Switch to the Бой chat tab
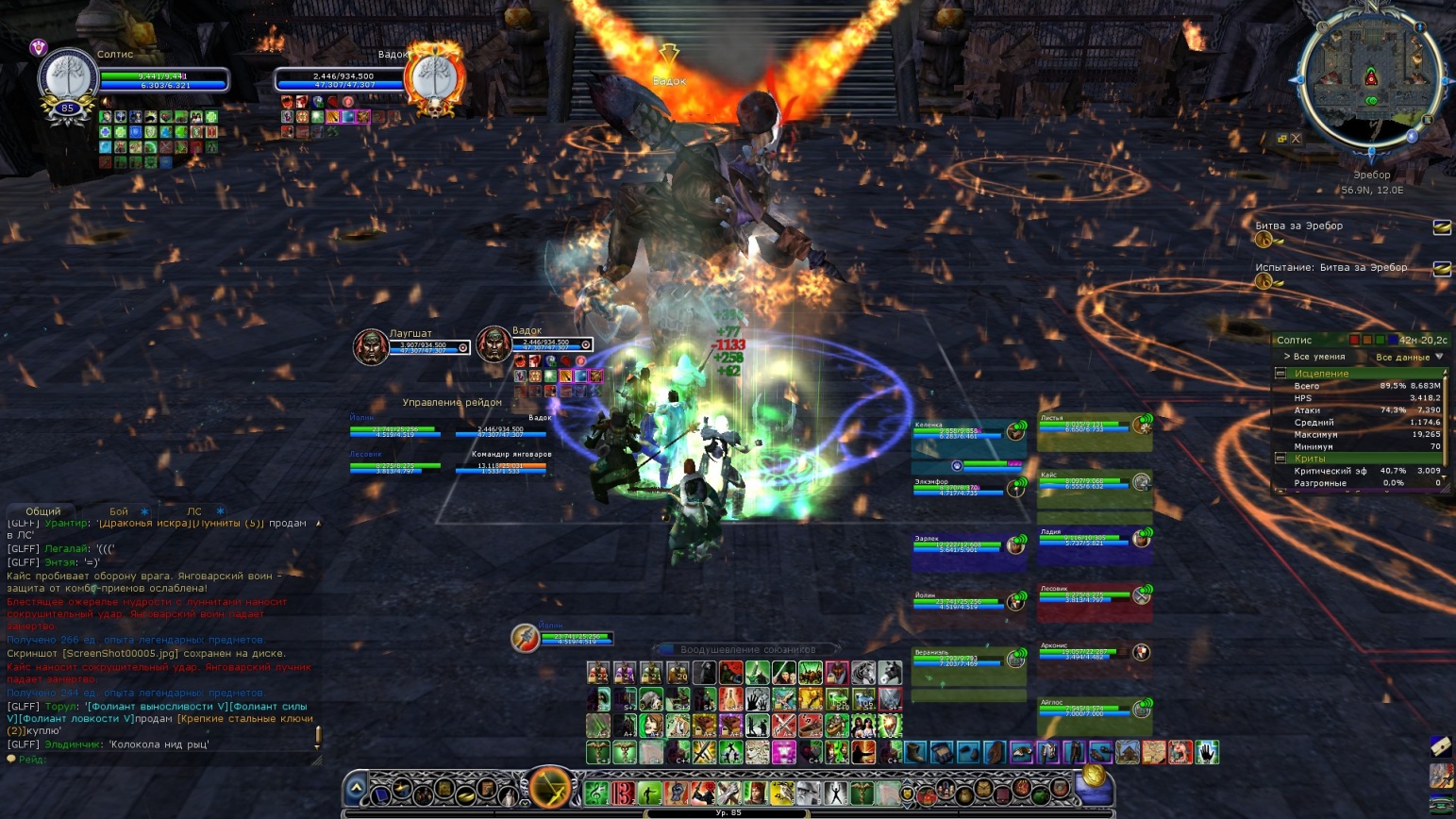This screenshot has height=819, width=1456. [x=119, y=511]
